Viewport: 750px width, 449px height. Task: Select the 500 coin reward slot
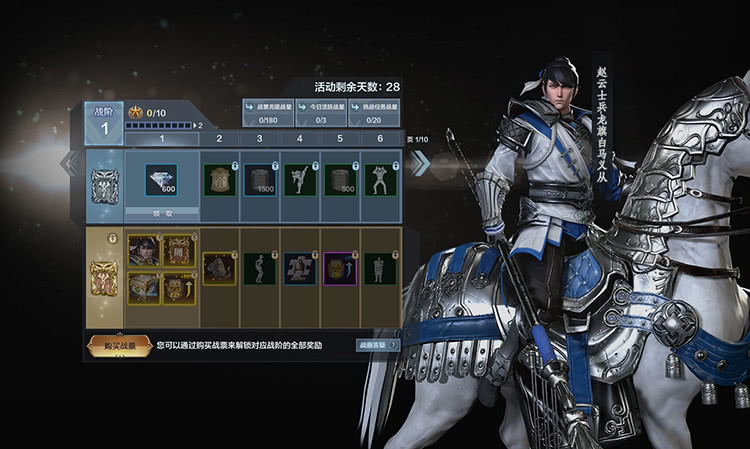click(x=340, y=180)
